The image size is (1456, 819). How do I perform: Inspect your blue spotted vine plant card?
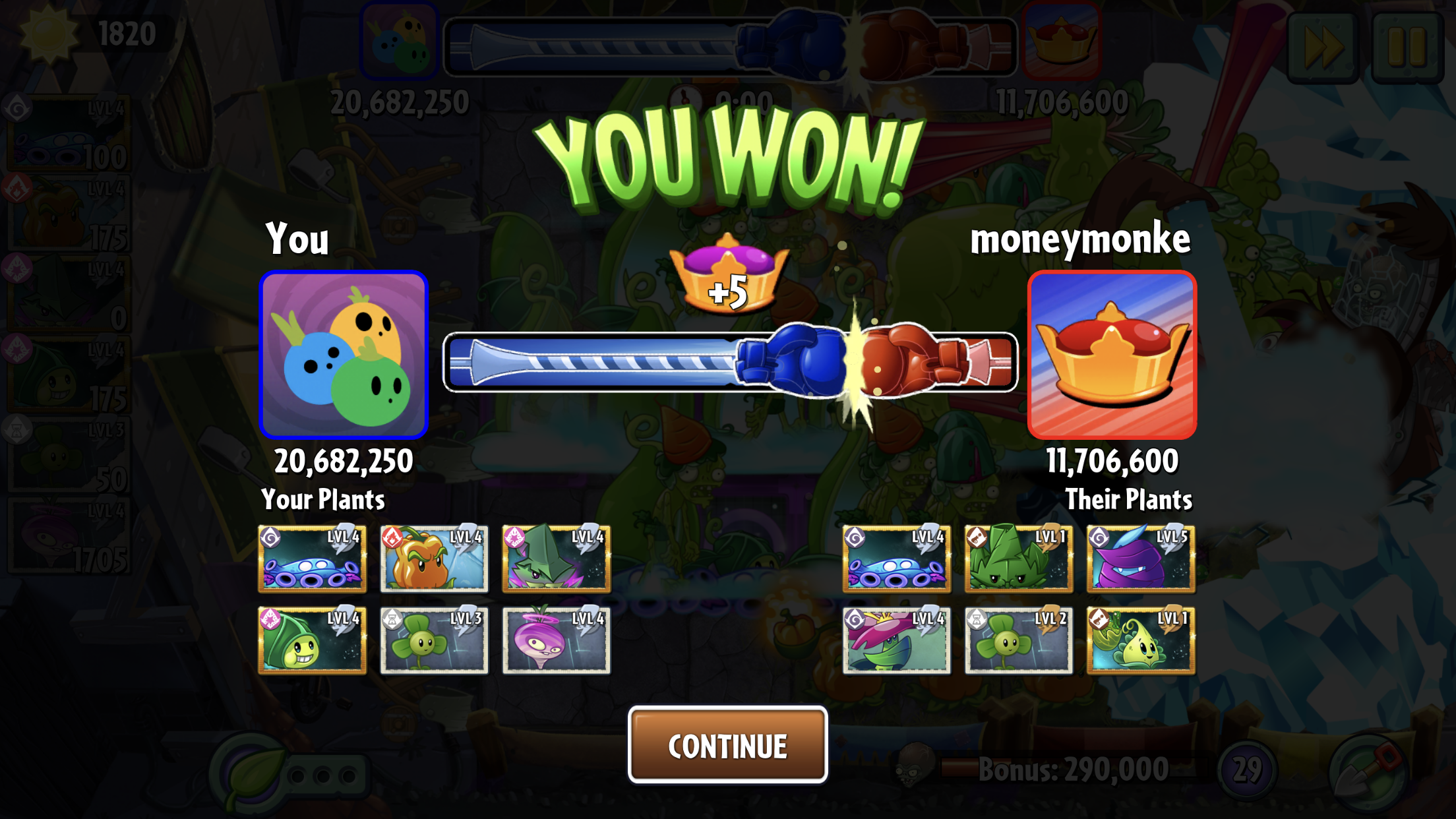click(x=312, y=559)
